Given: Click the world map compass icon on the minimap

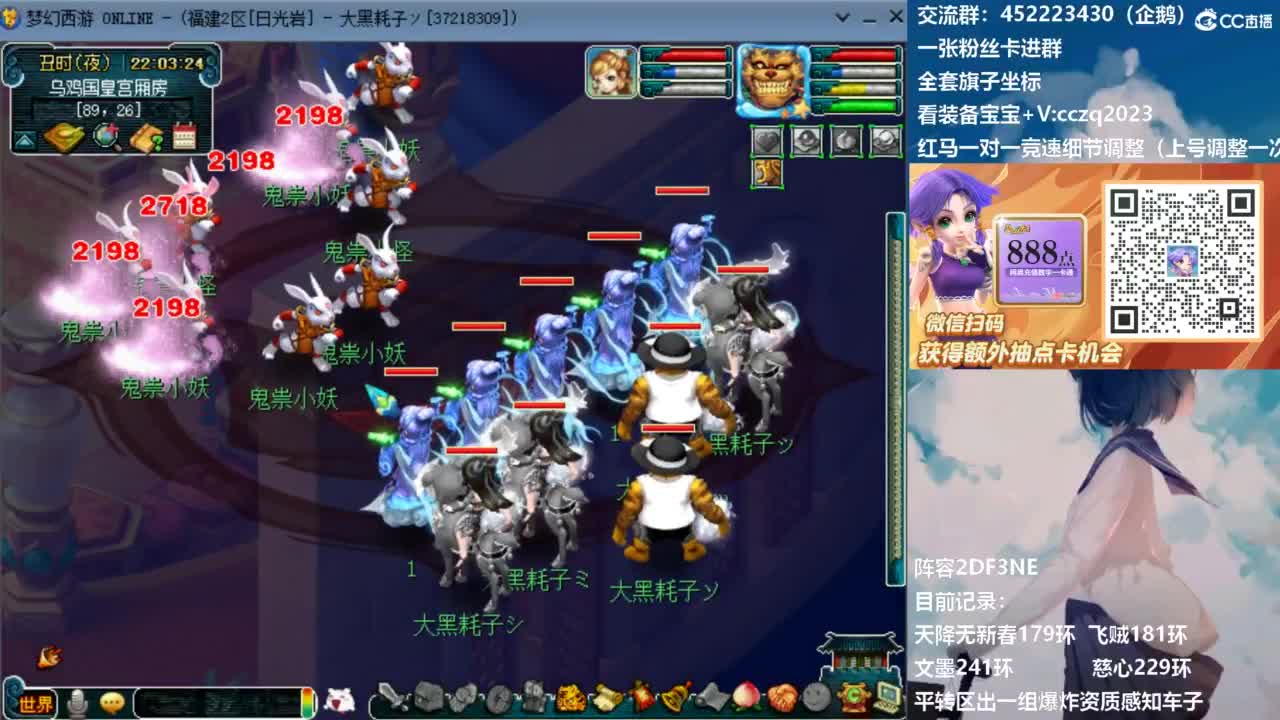Looking at the screenshot, I should 105,138.
